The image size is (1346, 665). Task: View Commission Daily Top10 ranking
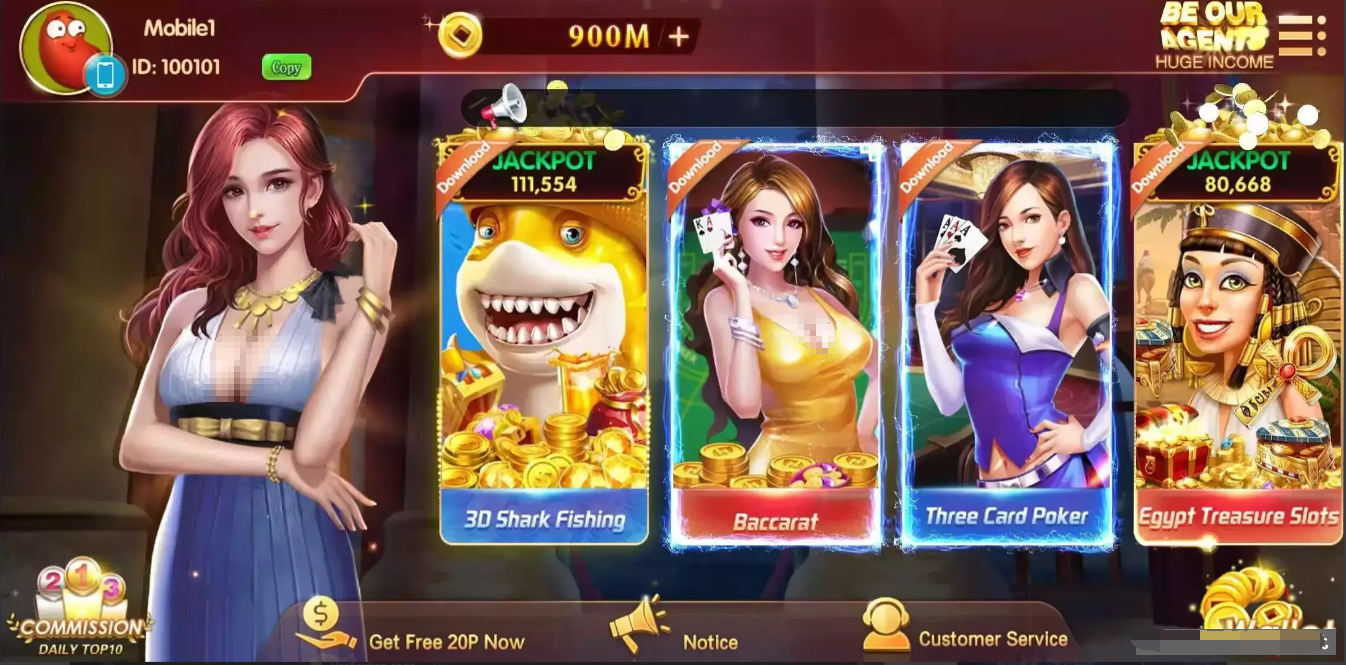[x=82, y=610]
